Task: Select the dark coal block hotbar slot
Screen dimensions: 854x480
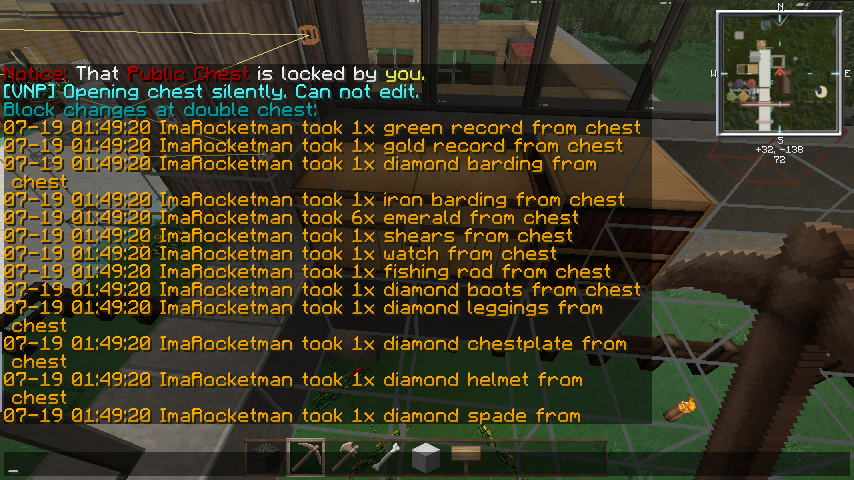Action: coord(266,458)
